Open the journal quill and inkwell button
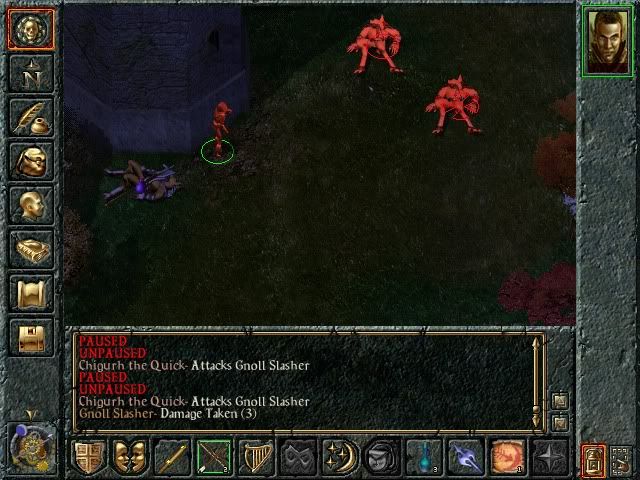Screen dimensions: 640x480 click(x=30, y=117)
